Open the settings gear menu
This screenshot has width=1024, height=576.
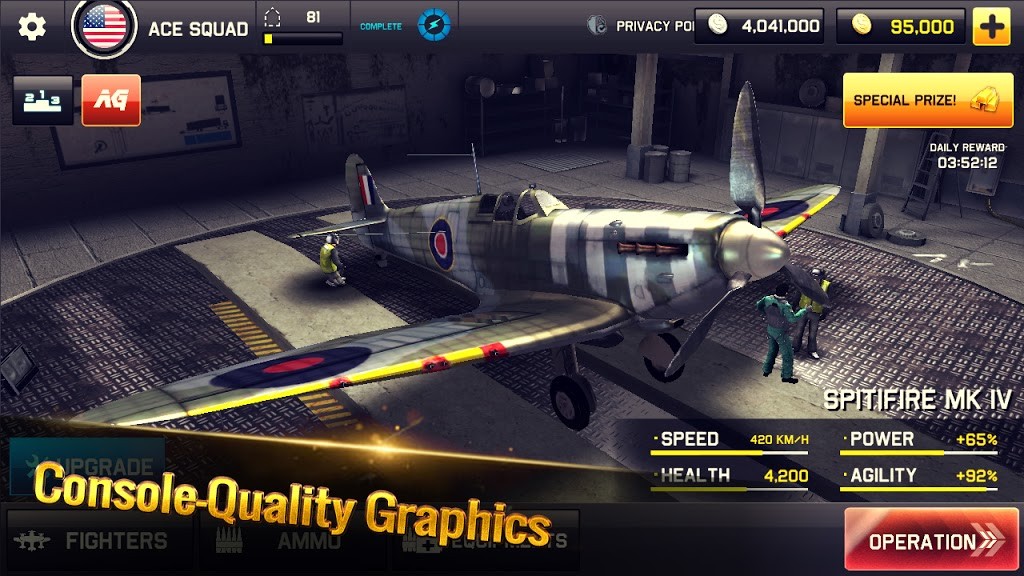pyautogui.click(x=32, y=27)
